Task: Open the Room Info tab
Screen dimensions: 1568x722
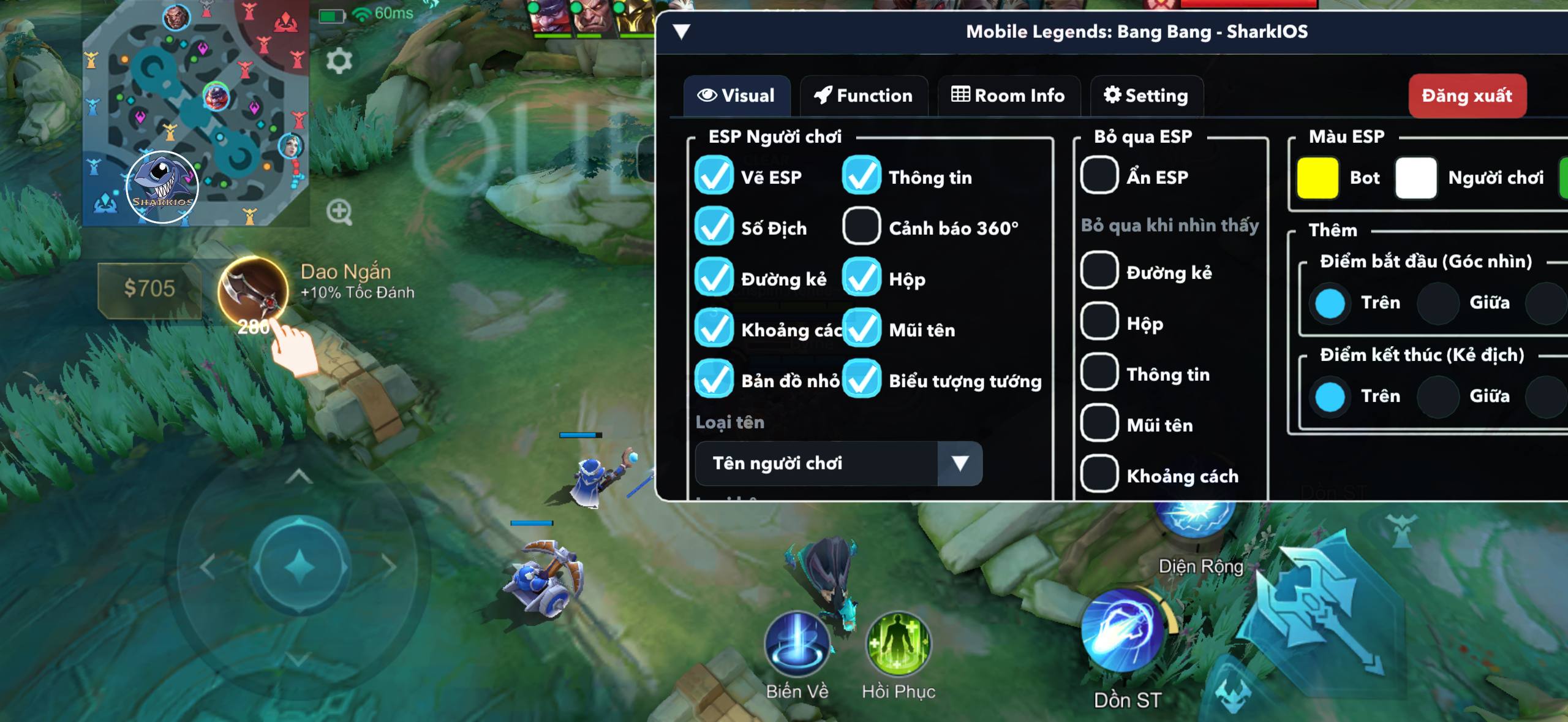Action: [x=1008, y=96]
